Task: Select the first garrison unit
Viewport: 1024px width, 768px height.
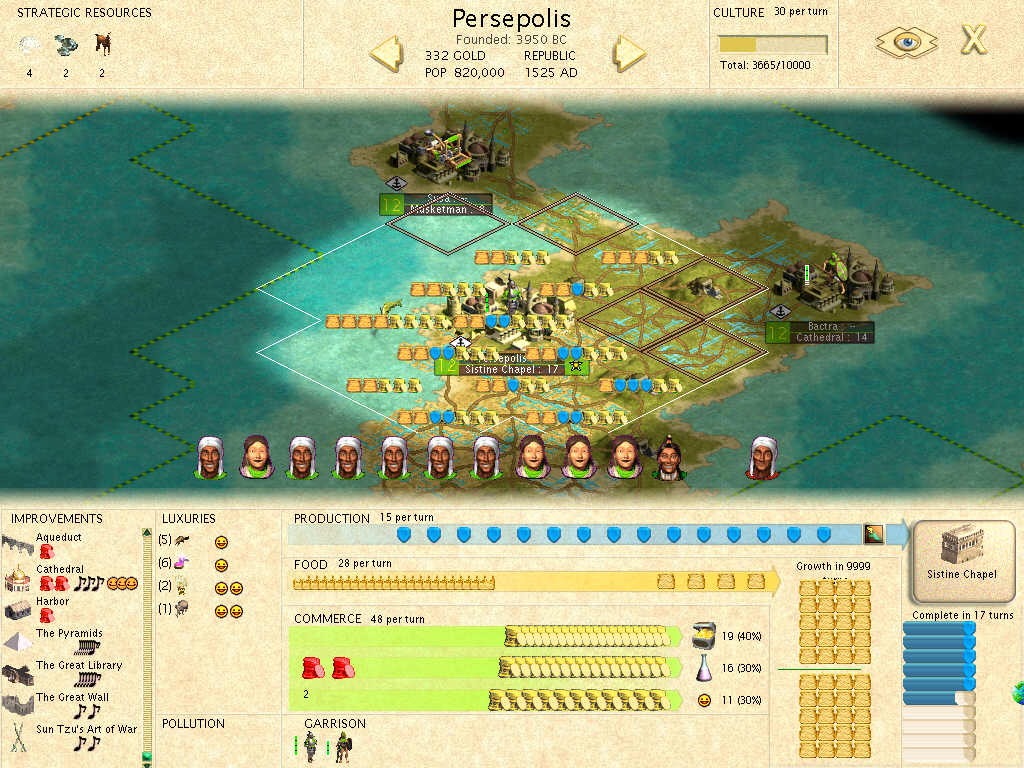Action: pos(312,746)
